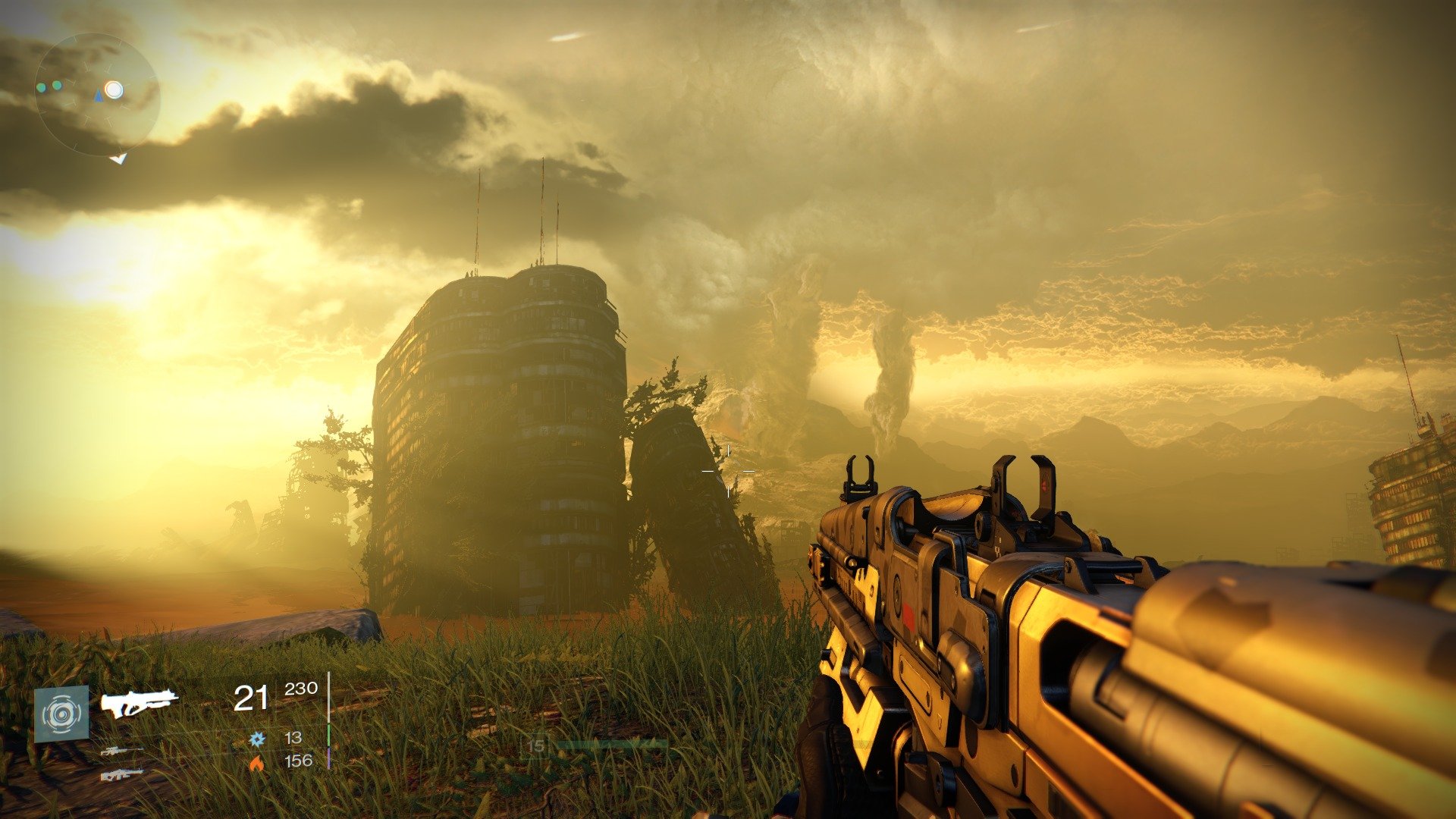Click the blue special ammo snowflake icon
1456x819 pixels.
257,739
